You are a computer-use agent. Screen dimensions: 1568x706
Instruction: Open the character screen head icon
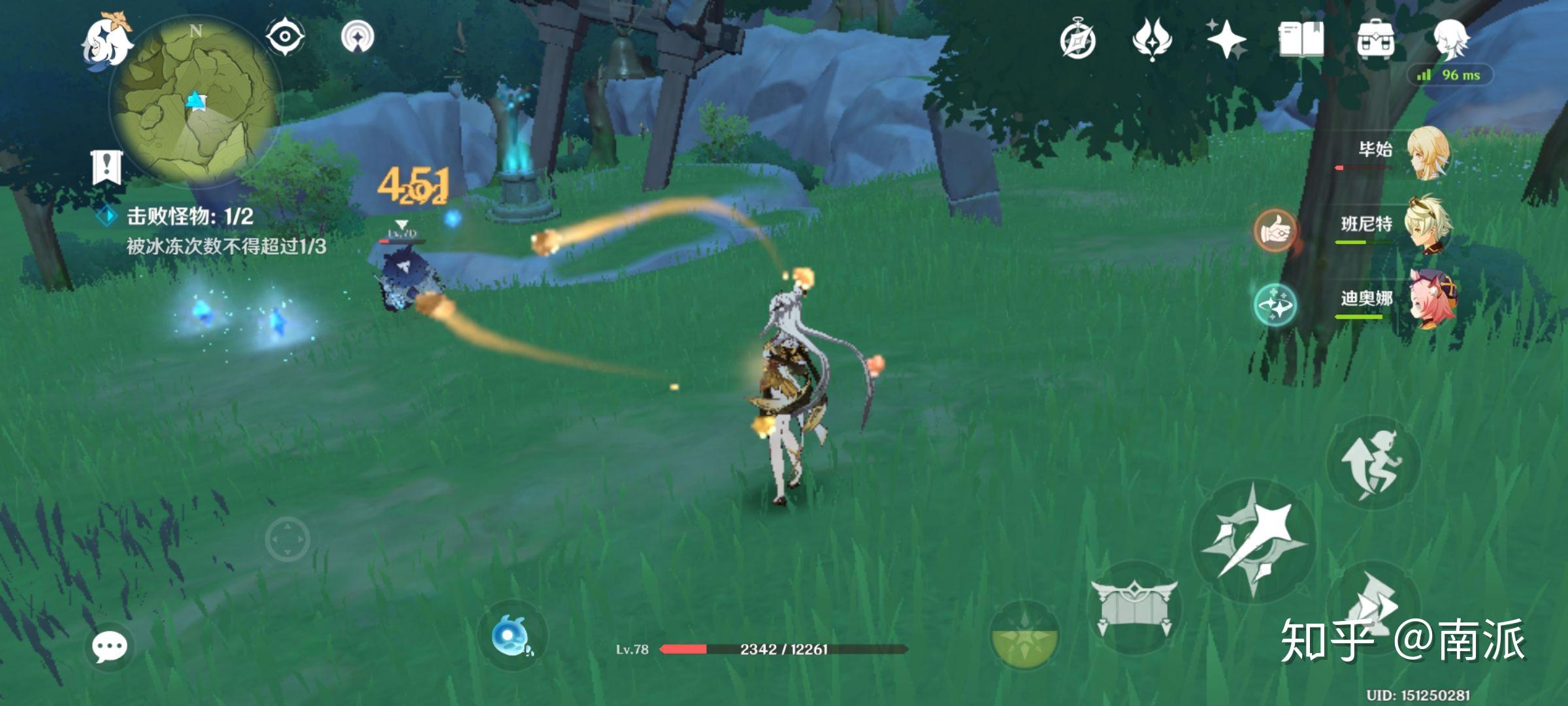[x=1450, y=38]
